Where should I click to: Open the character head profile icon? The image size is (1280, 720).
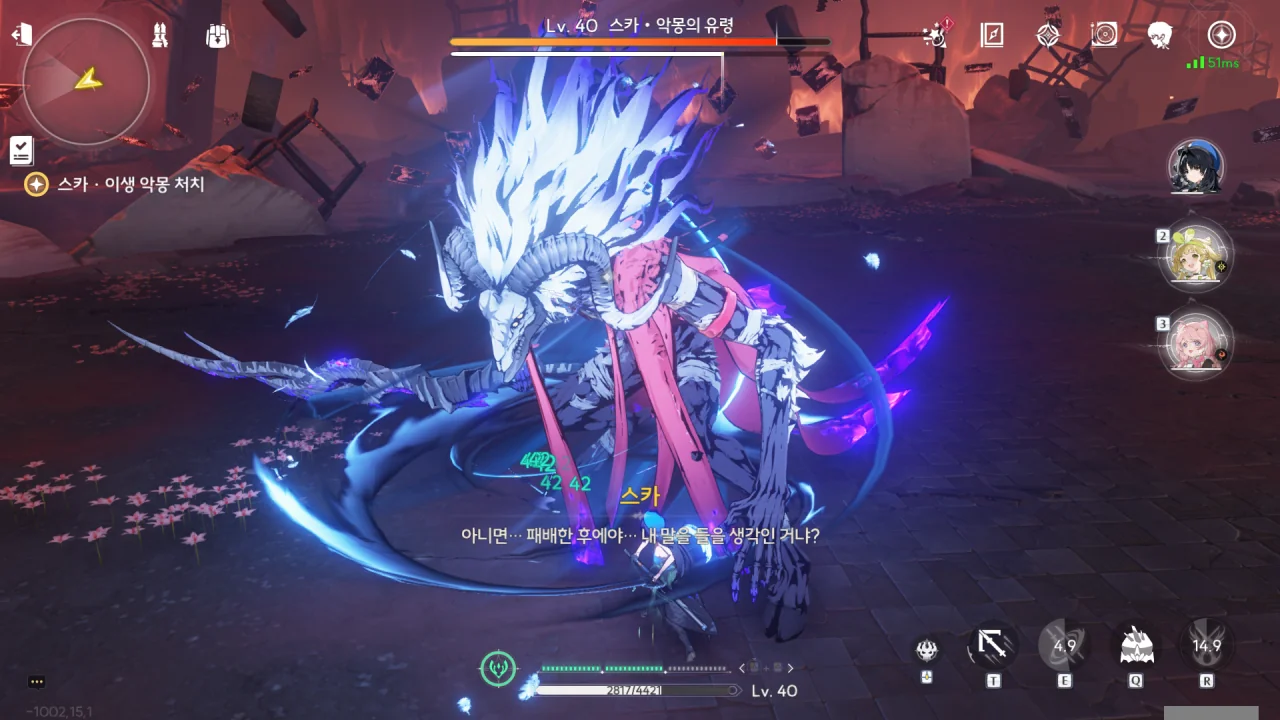(1160, 35)
